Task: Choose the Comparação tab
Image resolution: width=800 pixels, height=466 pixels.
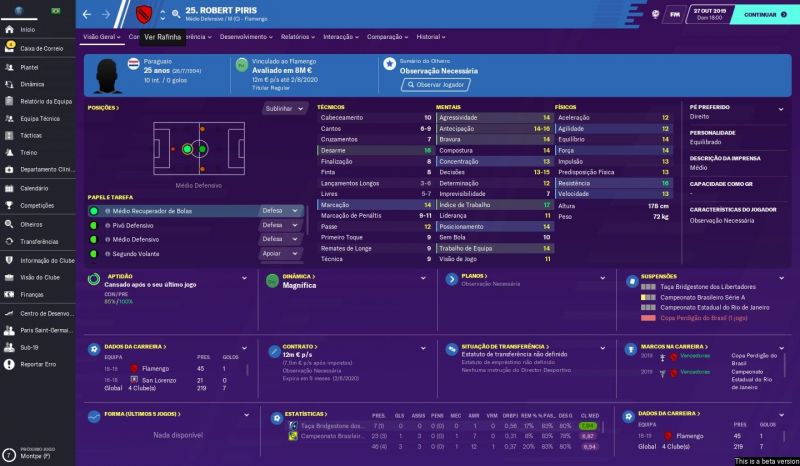Action: [x=388, y=36]
